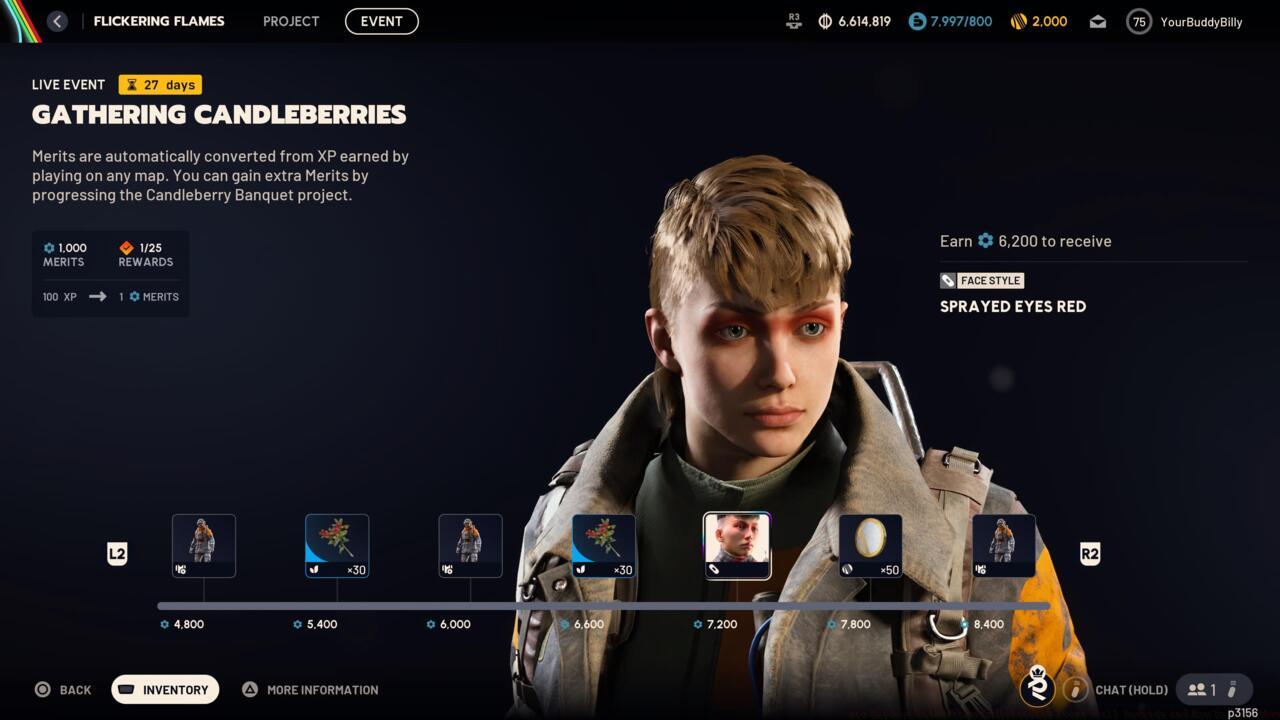Click the Sprayed Eyes Red face style tile
This screenshot has width=1280, height=720.
[737, 545]
